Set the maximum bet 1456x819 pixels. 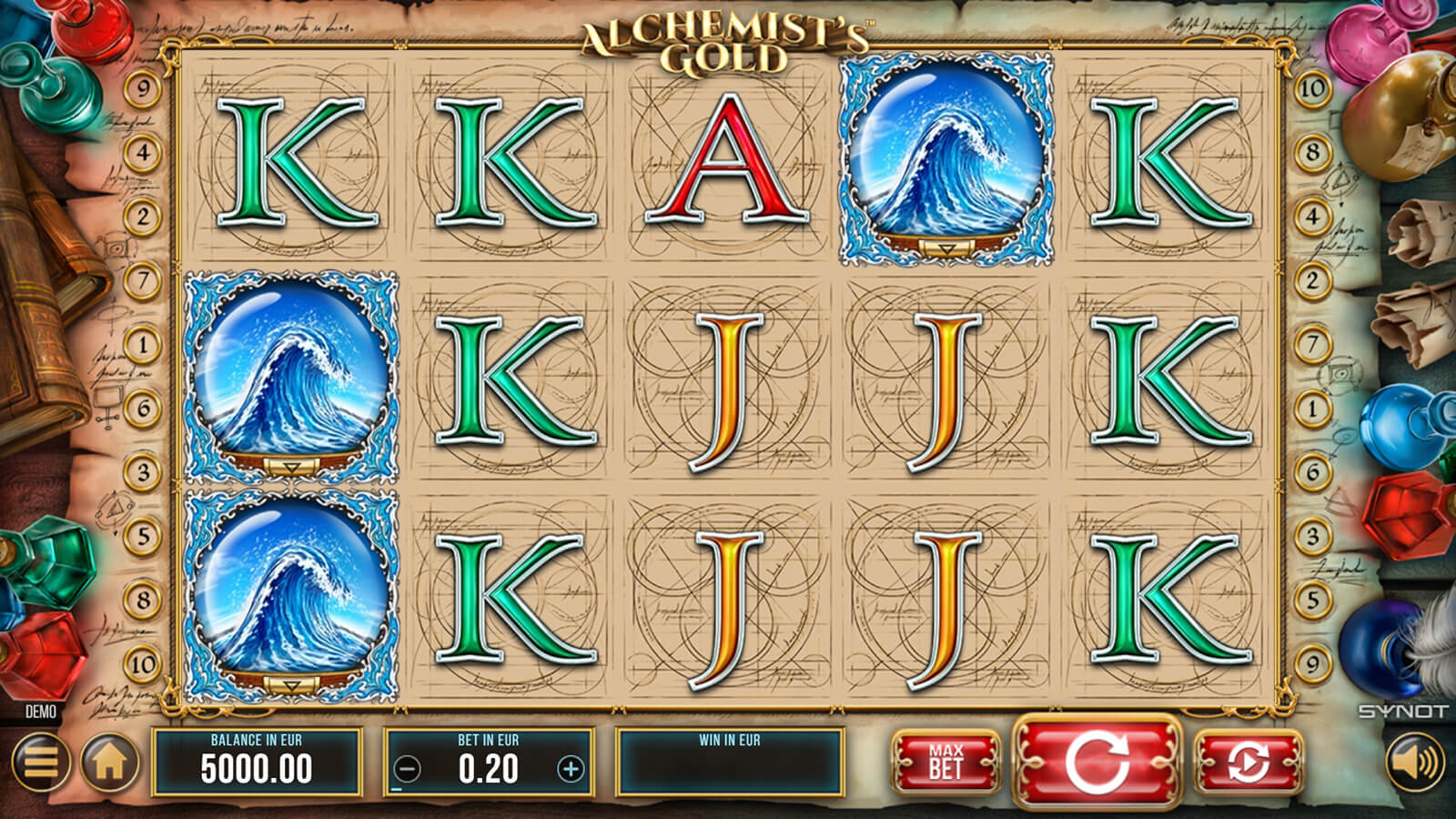pos(945,761)
